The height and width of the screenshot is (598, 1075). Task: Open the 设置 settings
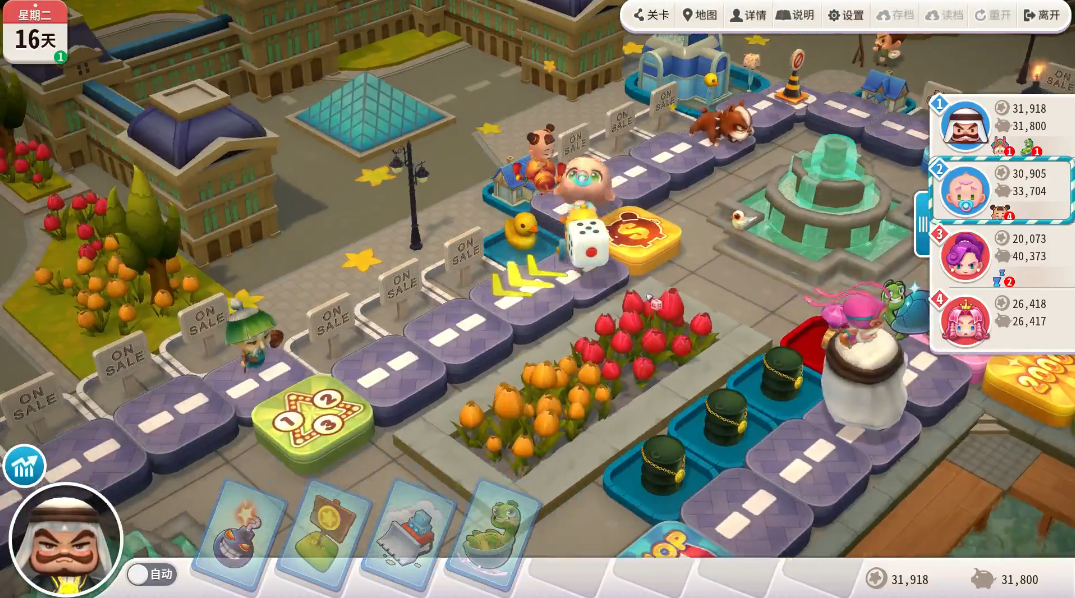(845, 15)
